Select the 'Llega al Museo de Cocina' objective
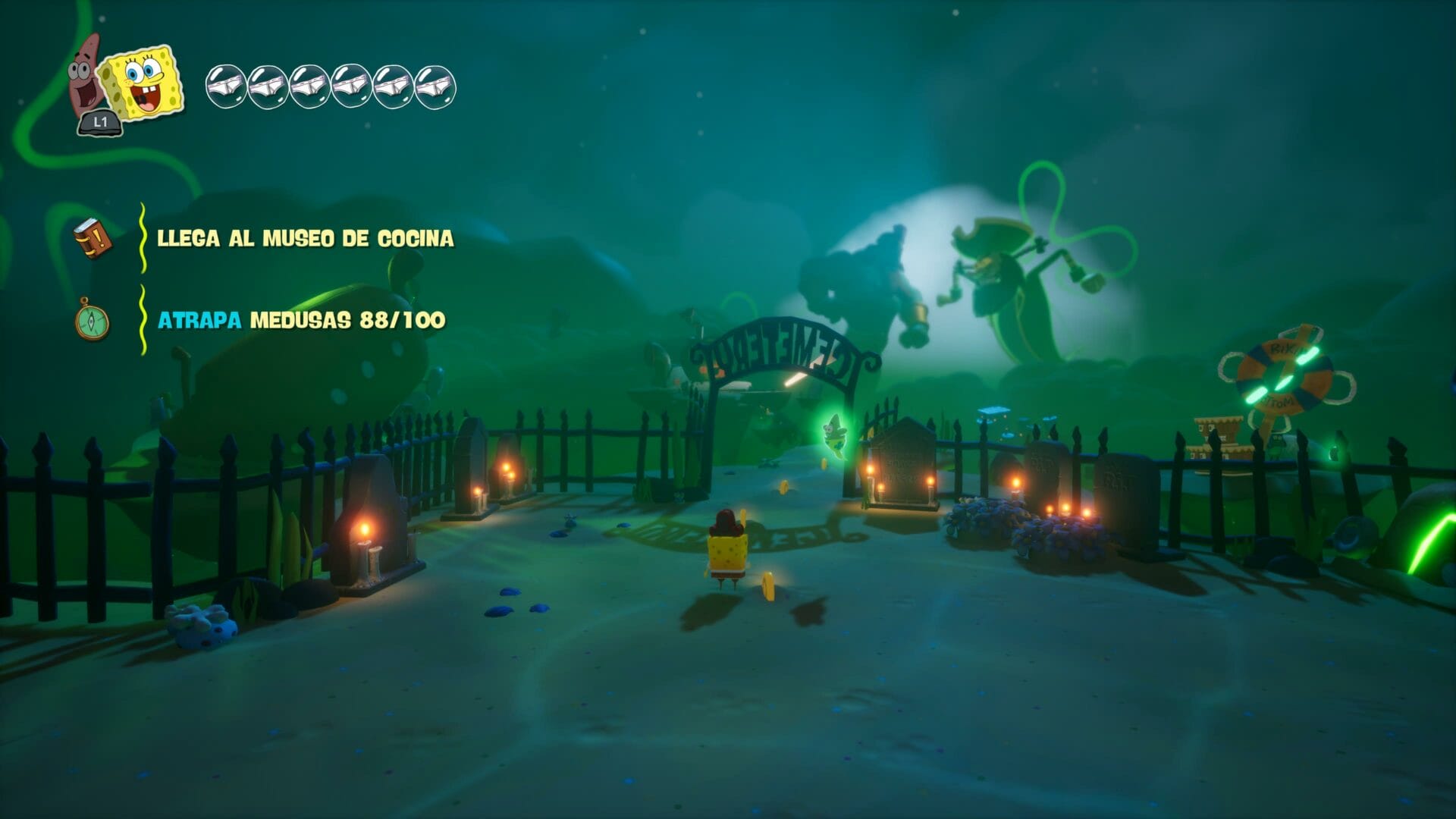The width and height of the screenshot is (1456, 819). point(305,238)
